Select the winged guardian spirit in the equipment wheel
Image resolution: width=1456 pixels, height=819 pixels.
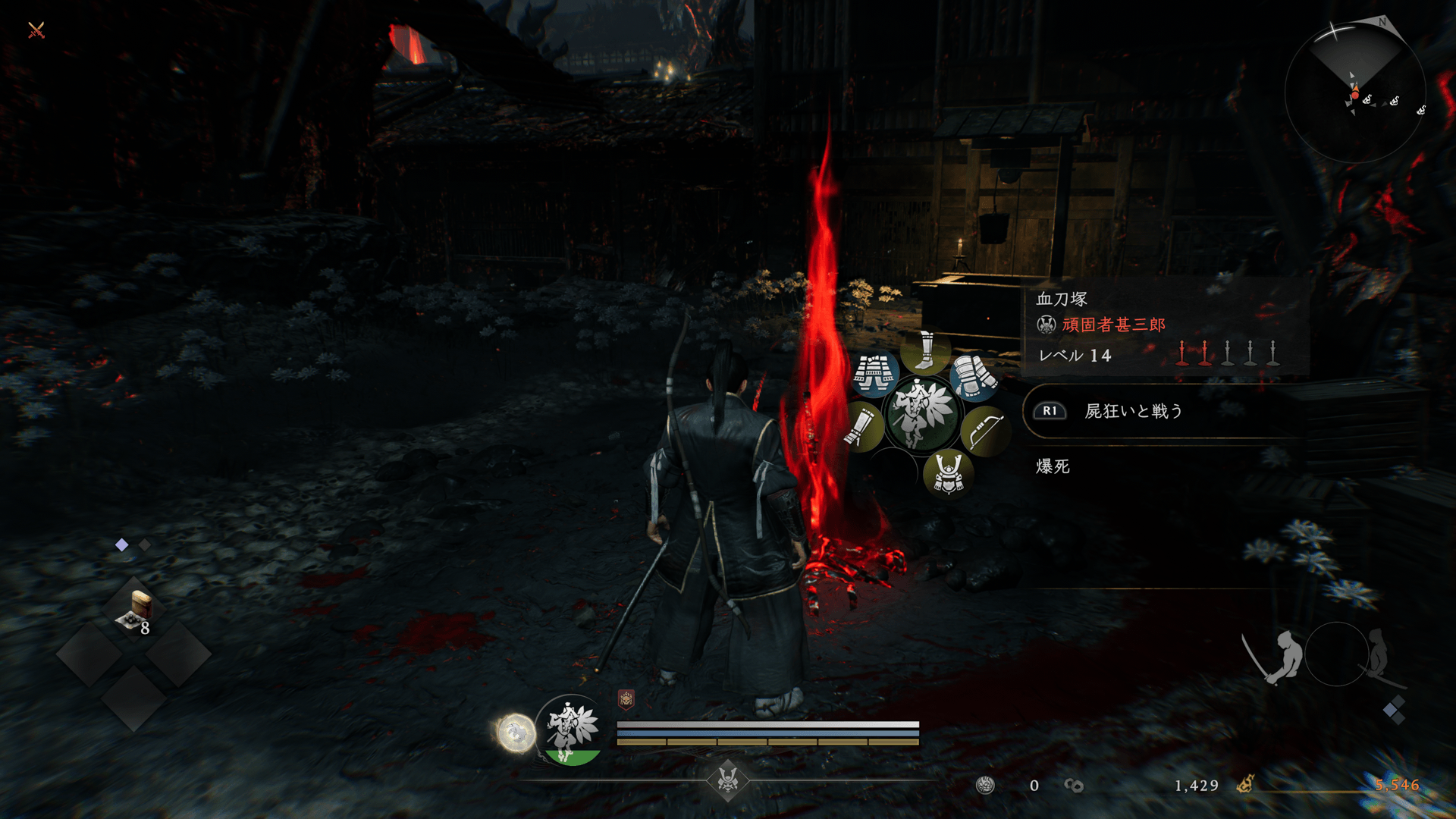point(921,414)
